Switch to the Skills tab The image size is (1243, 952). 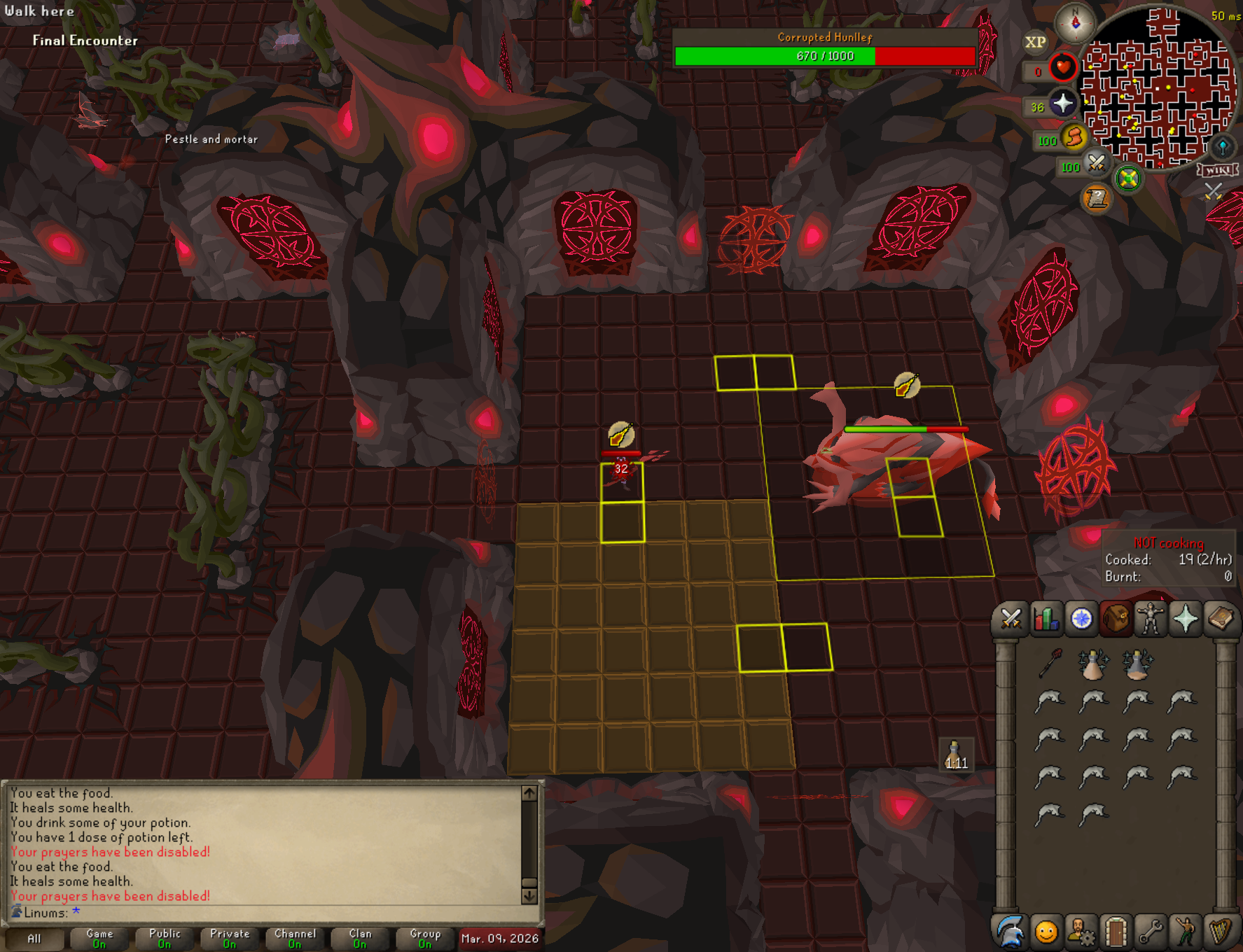pos(1046,619)
